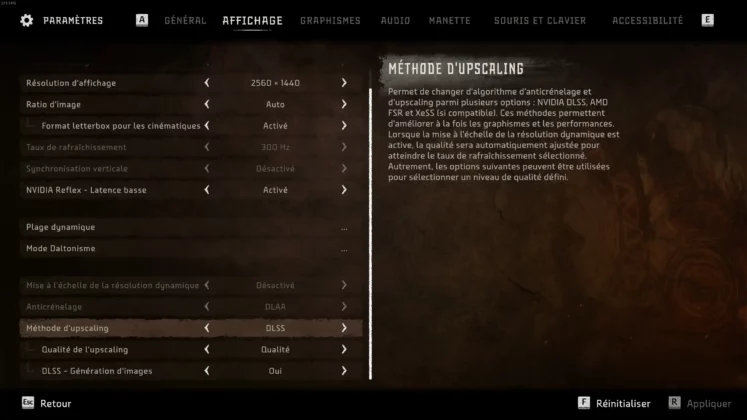Switch DLSS Génération d'images with left arrow
This screenshot has width=747, height=420.
coord(207,371)
